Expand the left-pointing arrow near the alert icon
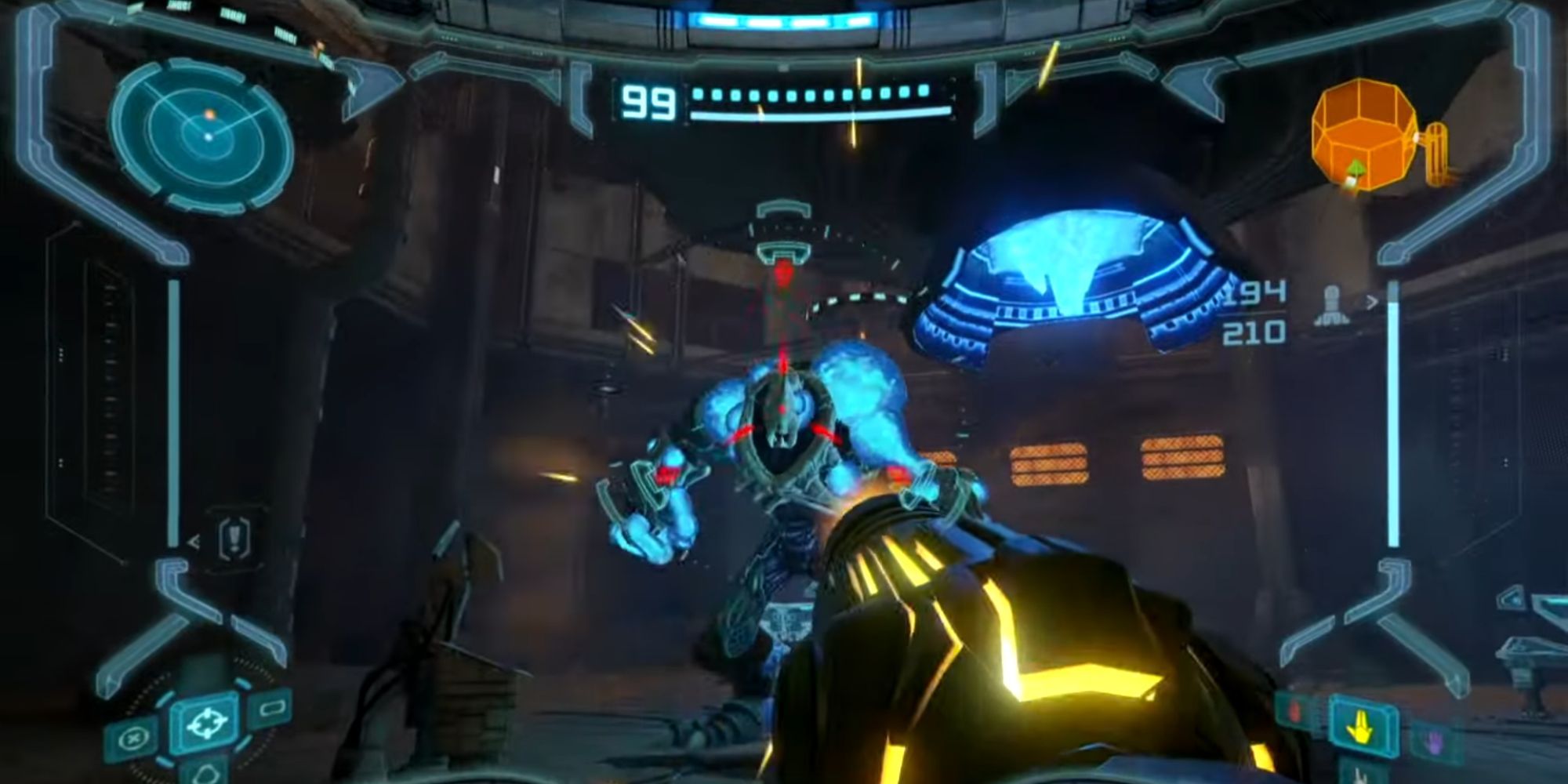Image resolution: width=1568 pixels, height=784 pixels. click(x=194, y=542)
